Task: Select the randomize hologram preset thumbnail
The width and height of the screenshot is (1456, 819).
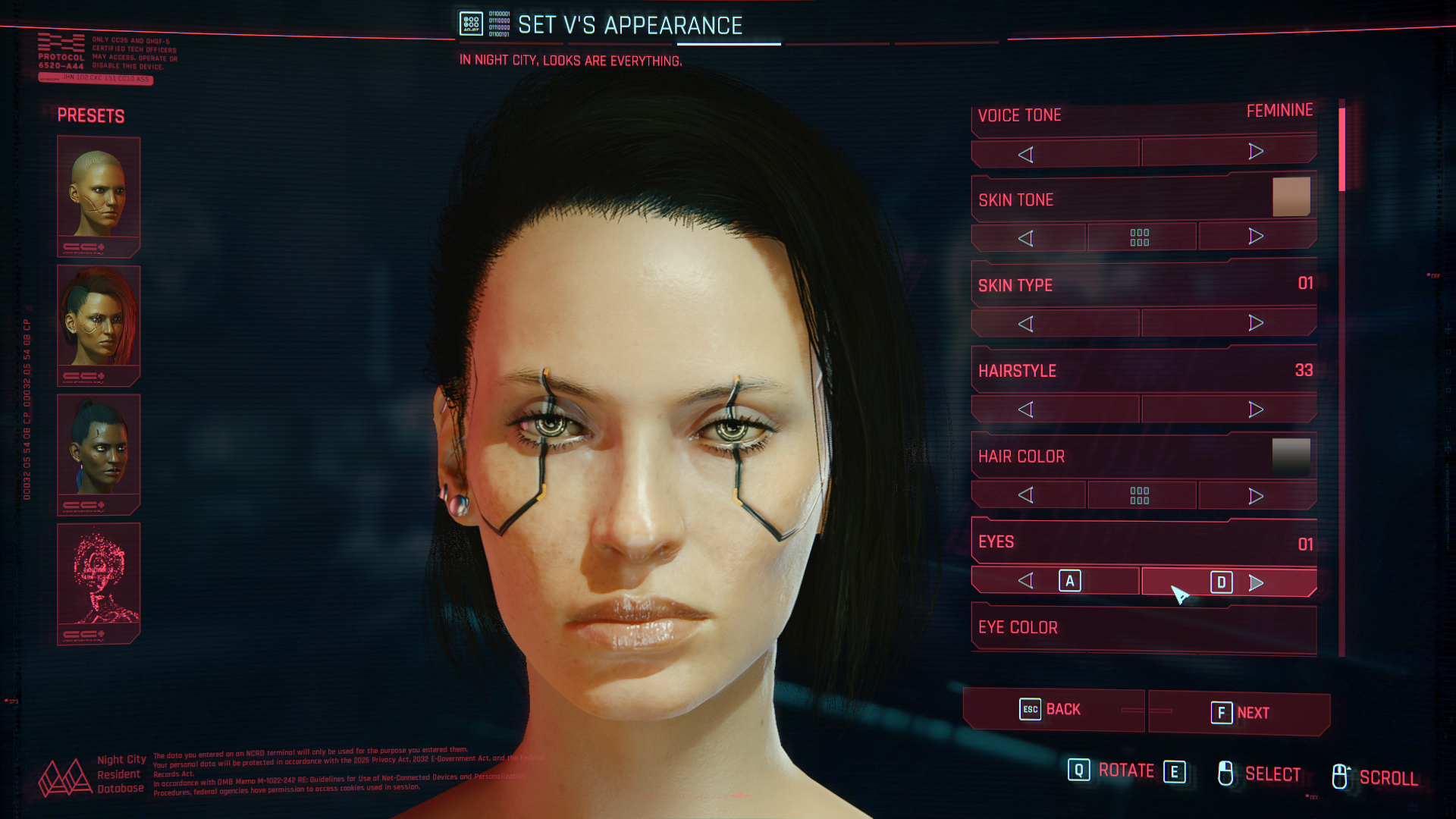Action: tap(99, 582)
